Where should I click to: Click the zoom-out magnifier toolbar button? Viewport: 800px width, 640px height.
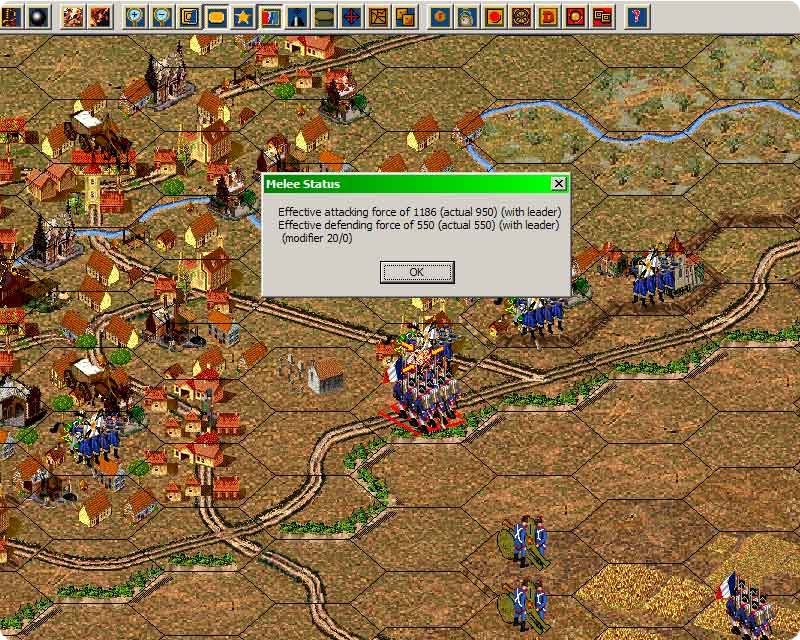pos(162,16)
